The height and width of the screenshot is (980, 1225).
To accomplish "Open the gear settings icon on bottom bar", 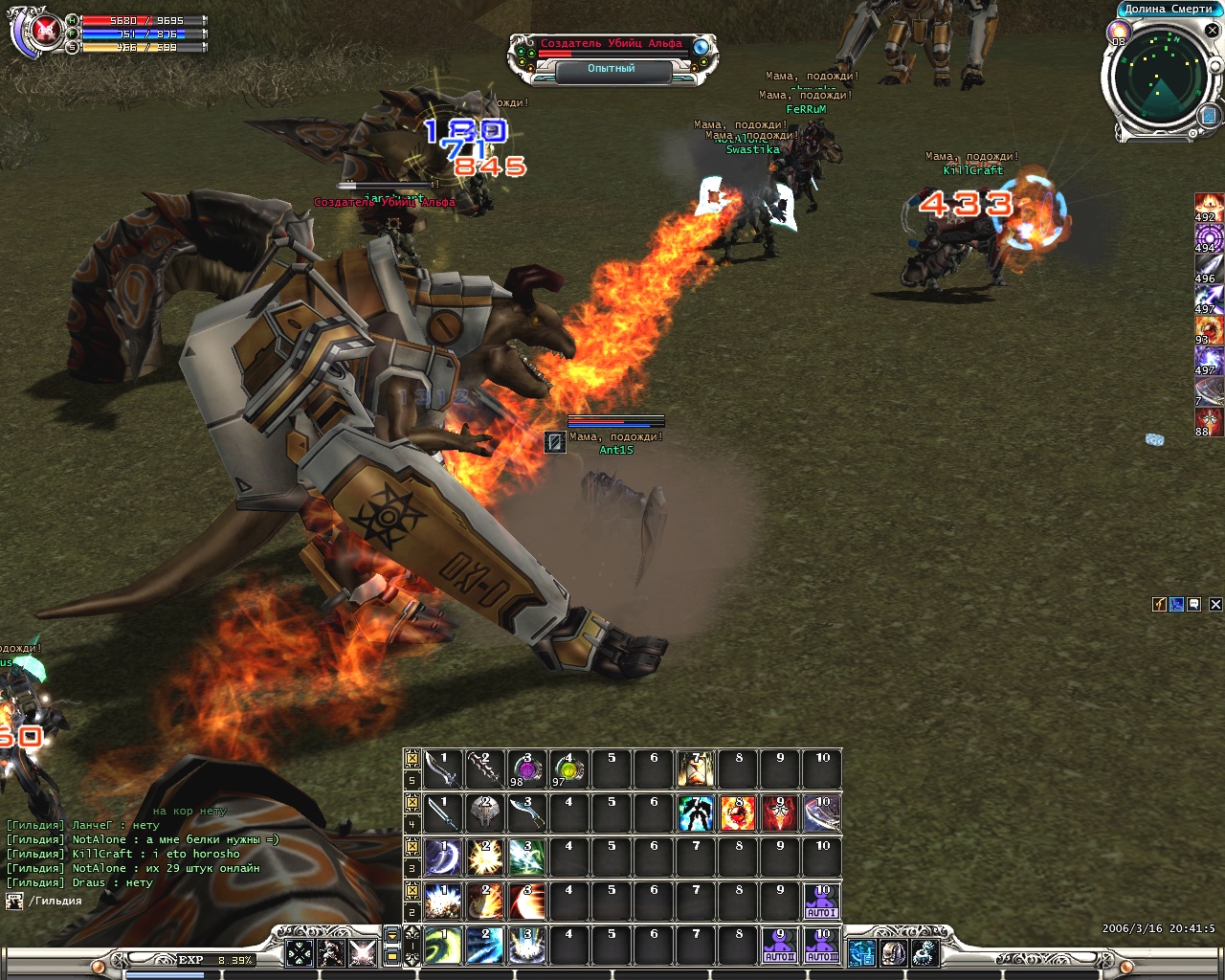I will tap(924, 952).
